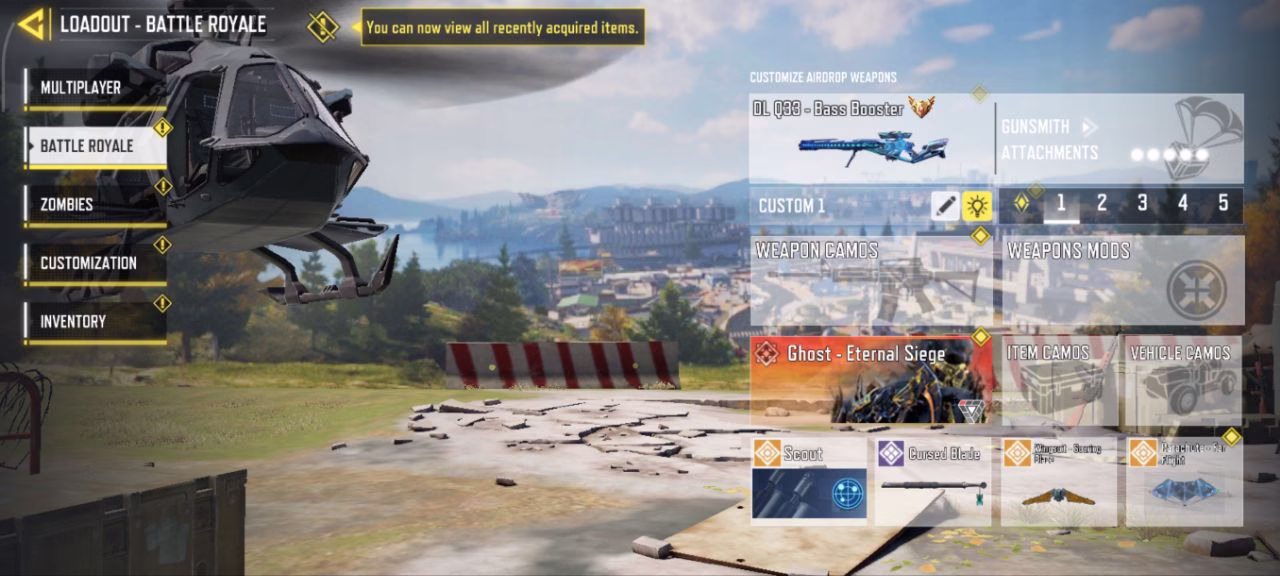Choose the Scout class tile
Image resolution: width=1280 pixels, height=576 pixels.
click(809, 481)
